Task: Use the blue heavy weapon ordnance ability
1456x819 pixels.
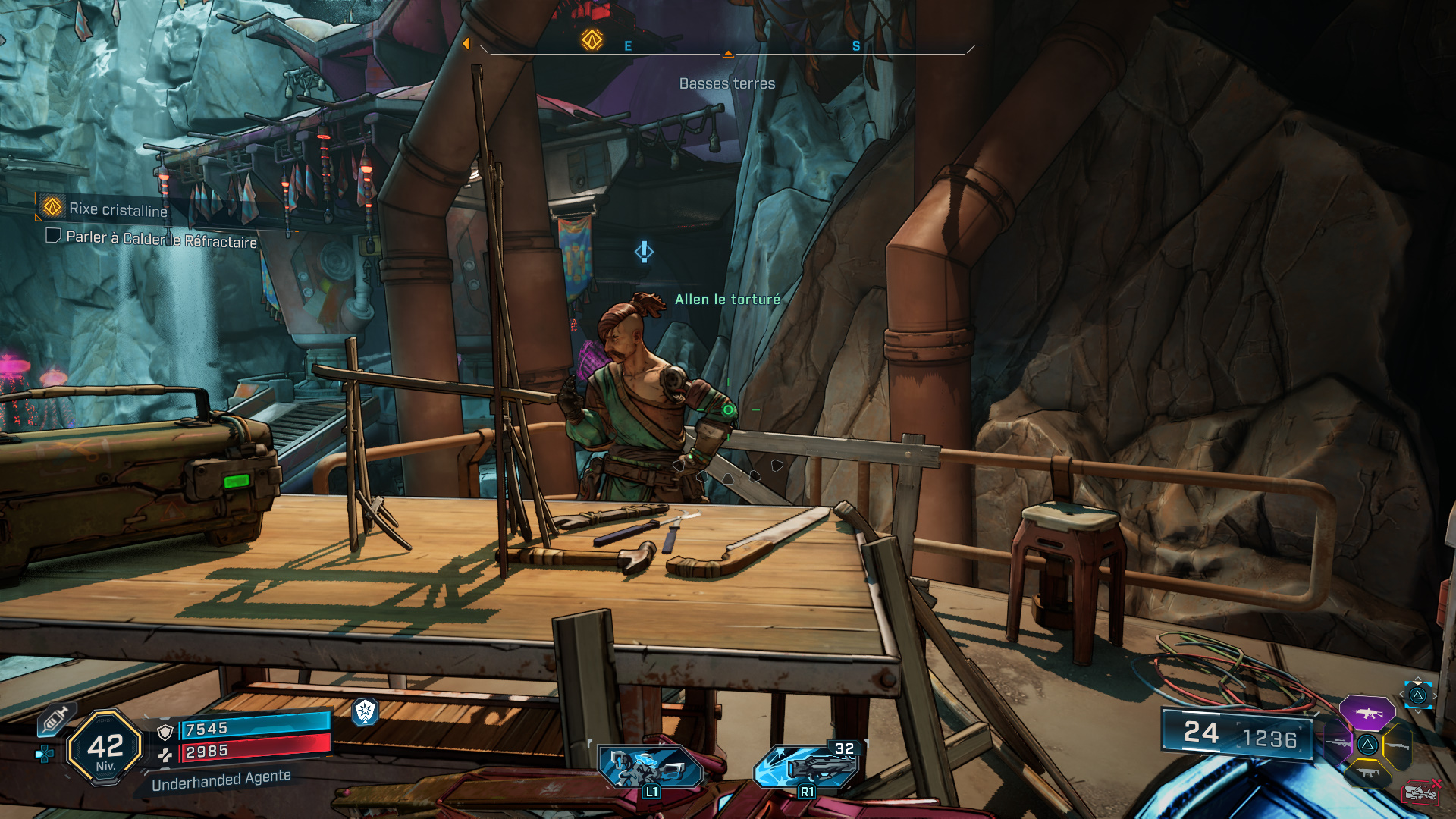Action: [x=807, y=766]
